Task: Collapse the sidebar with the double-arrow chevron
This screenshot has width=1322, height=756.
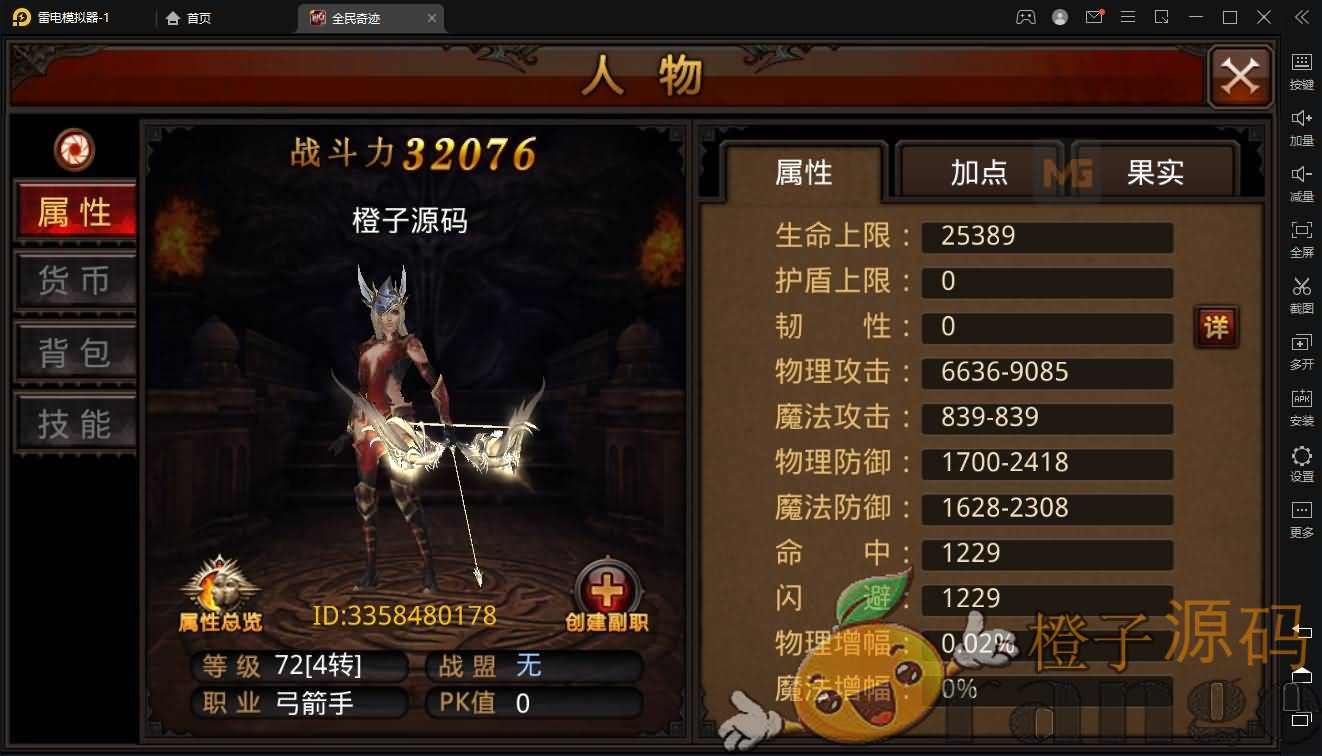Action: (1302, 17)
